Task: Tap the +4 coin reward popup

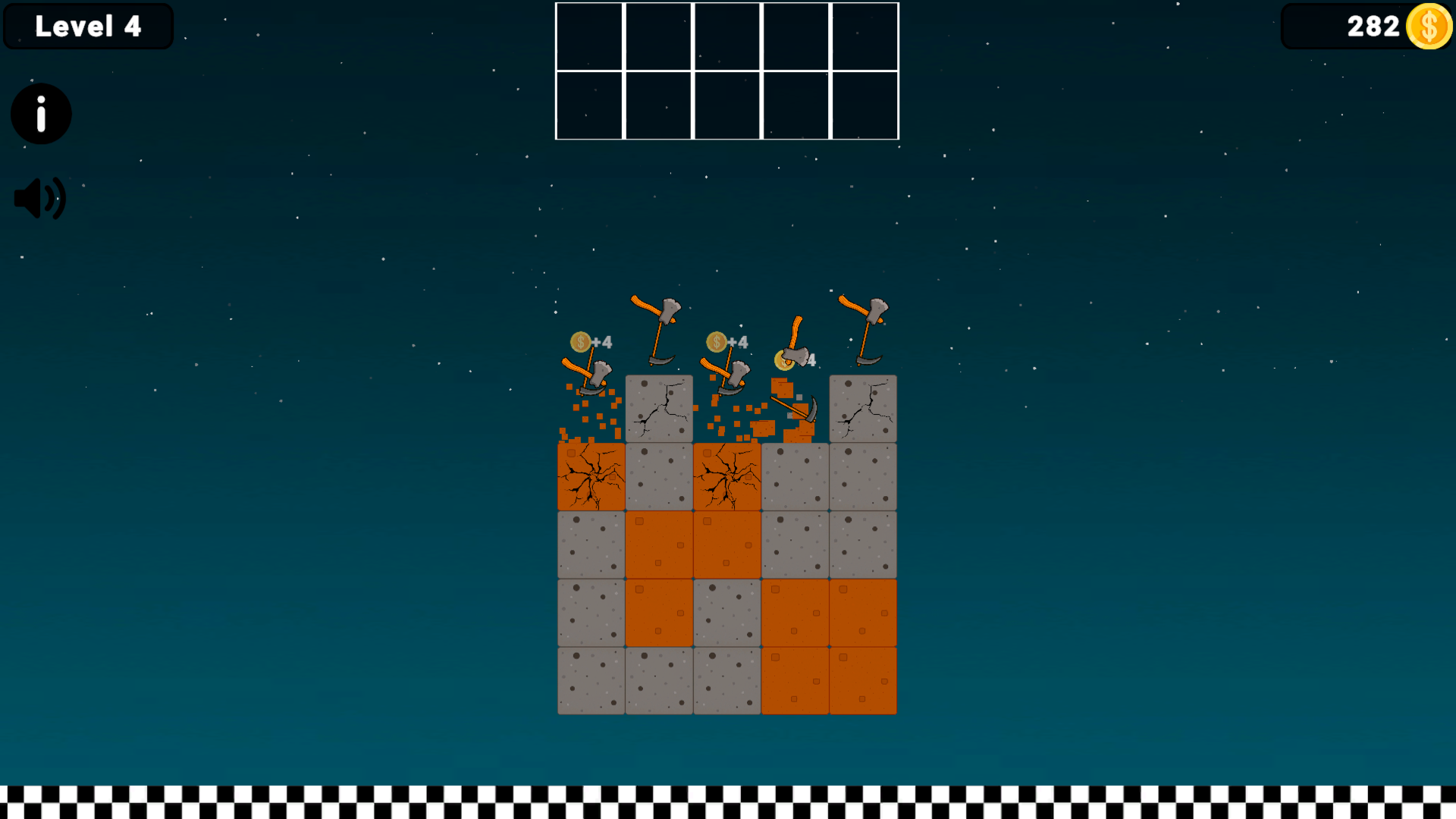Action: point(591,342)
